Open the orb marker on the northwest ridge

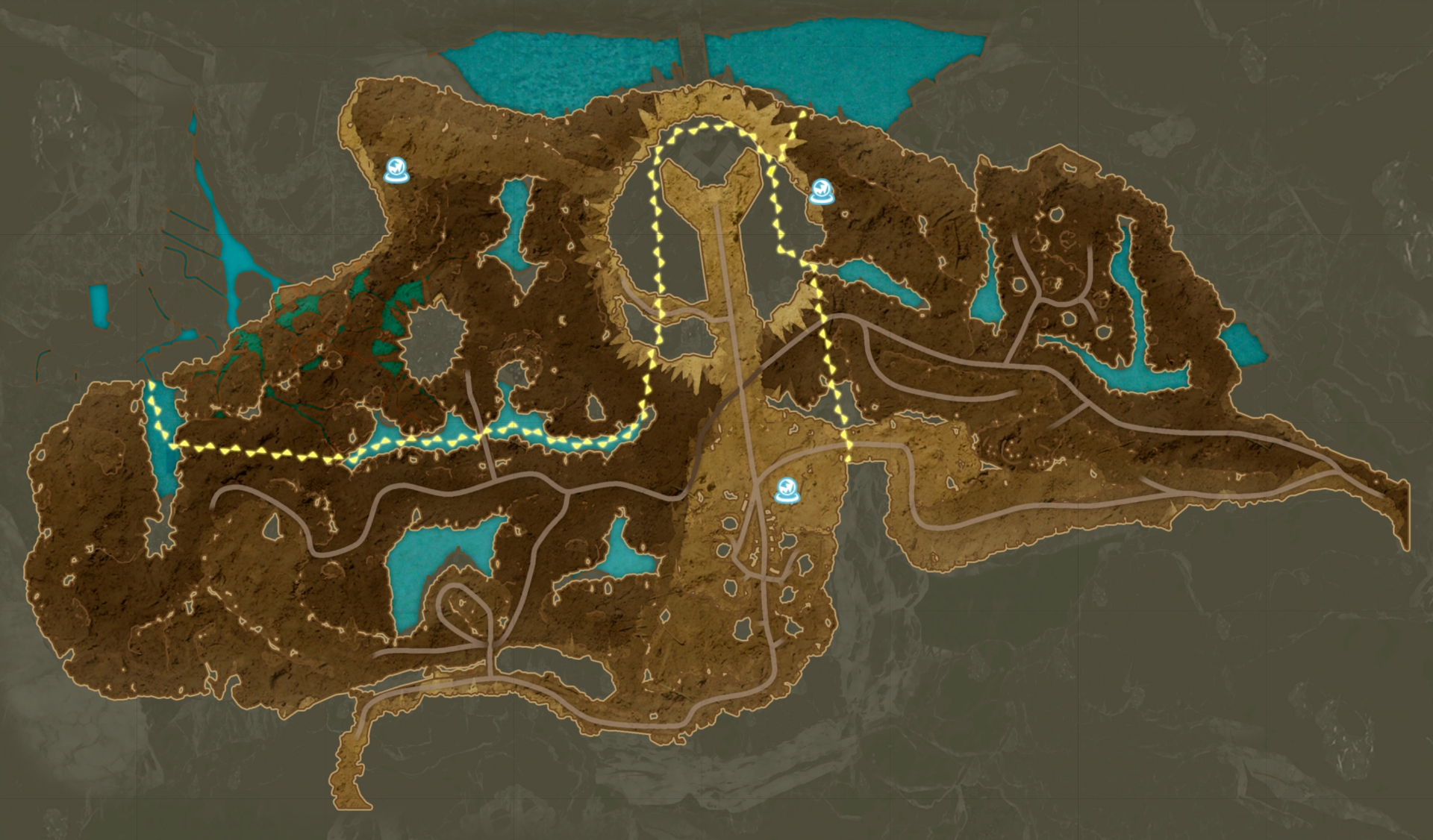[396, 171]
